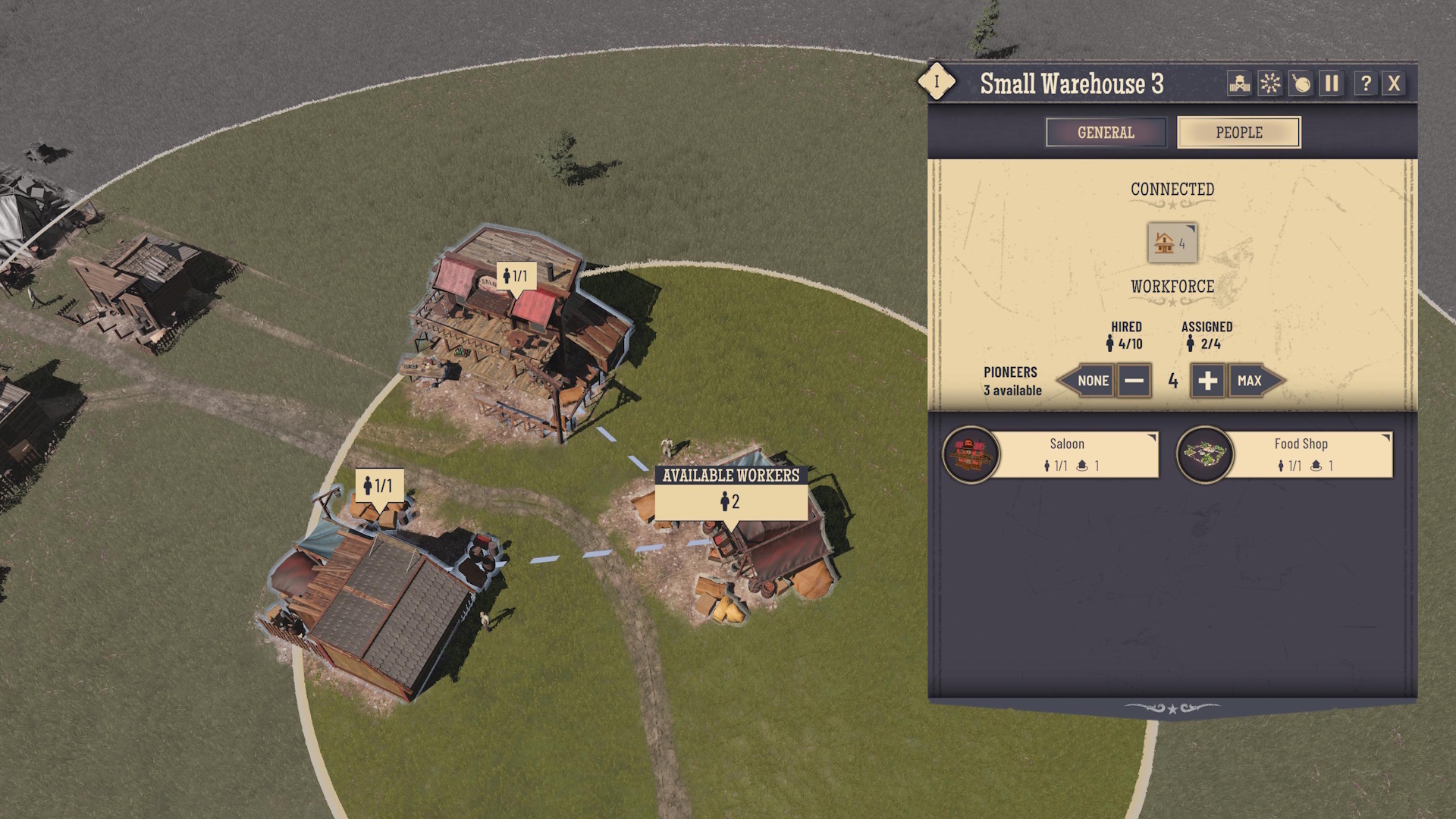Click the building with fence icon
This screenshot has width=1456, height=819.
(1239, 83)
